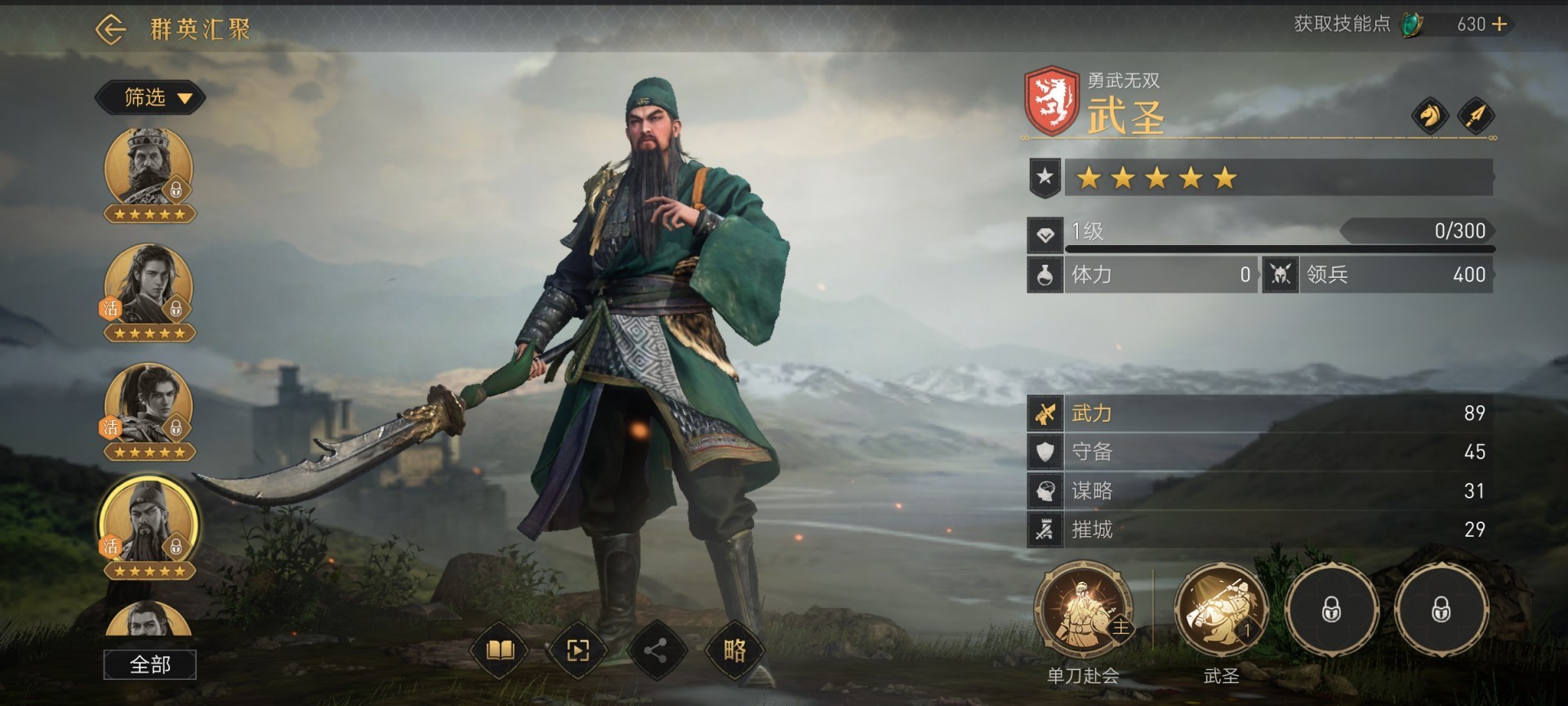
Task: Click the spear troop type icon
Action: pyautogui.click(x=1476, y=116)
